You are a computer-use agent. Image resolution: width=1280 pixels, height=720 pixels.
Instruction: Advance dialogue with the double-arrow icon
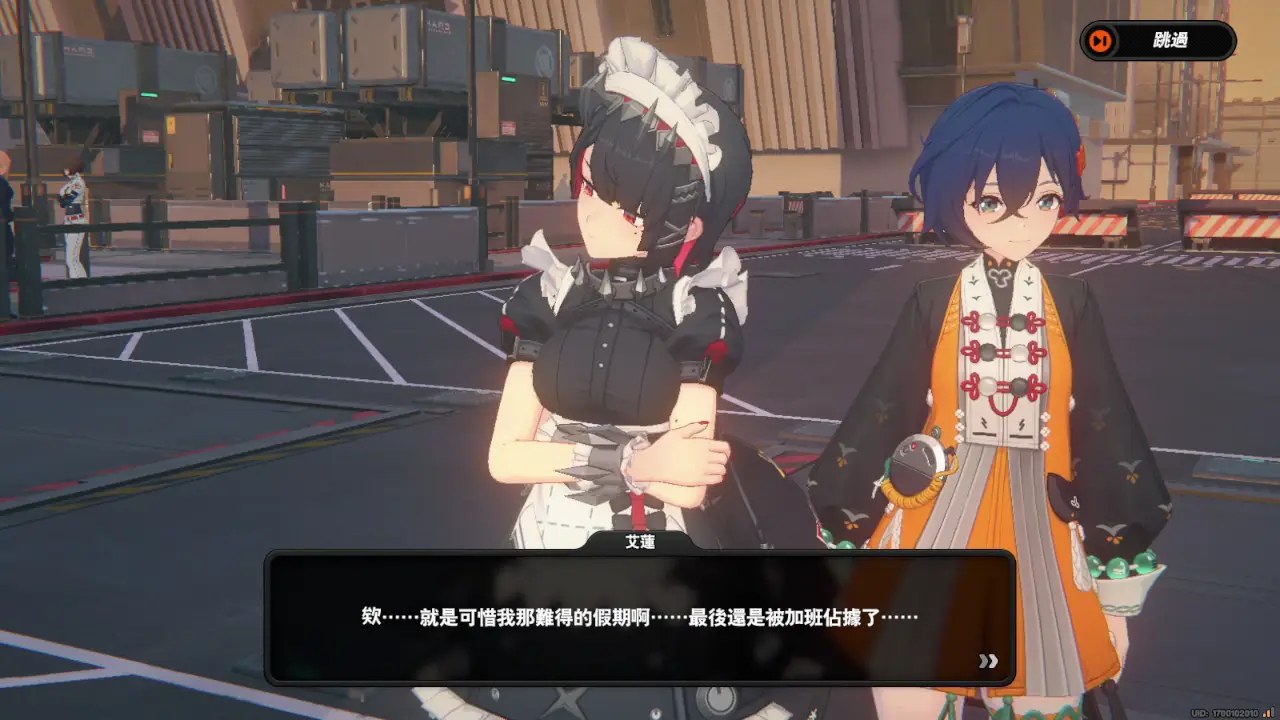click(x=988, y=661)
